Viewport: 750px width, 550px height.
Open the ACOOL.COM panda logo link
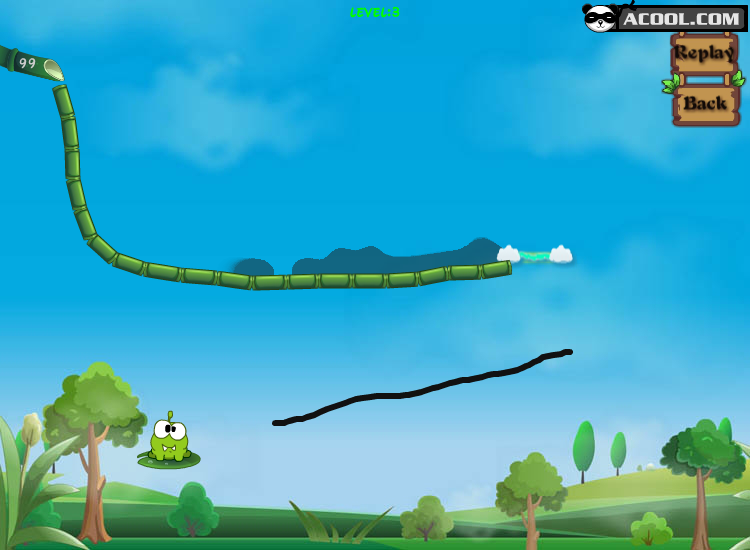click(x=664, y=18)
